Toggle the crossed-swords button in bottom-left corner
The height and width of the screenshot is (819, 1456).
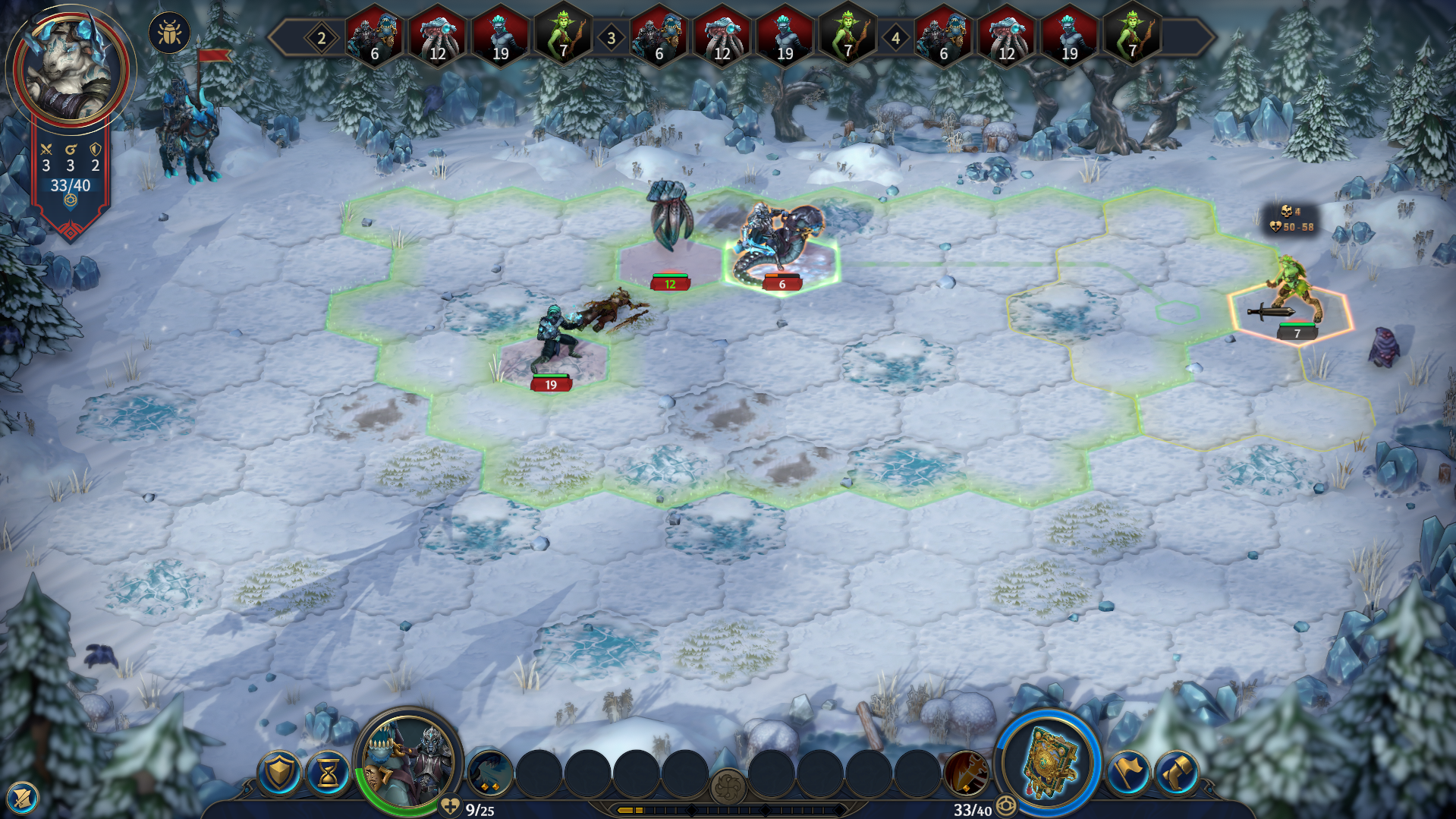[21, 799]
